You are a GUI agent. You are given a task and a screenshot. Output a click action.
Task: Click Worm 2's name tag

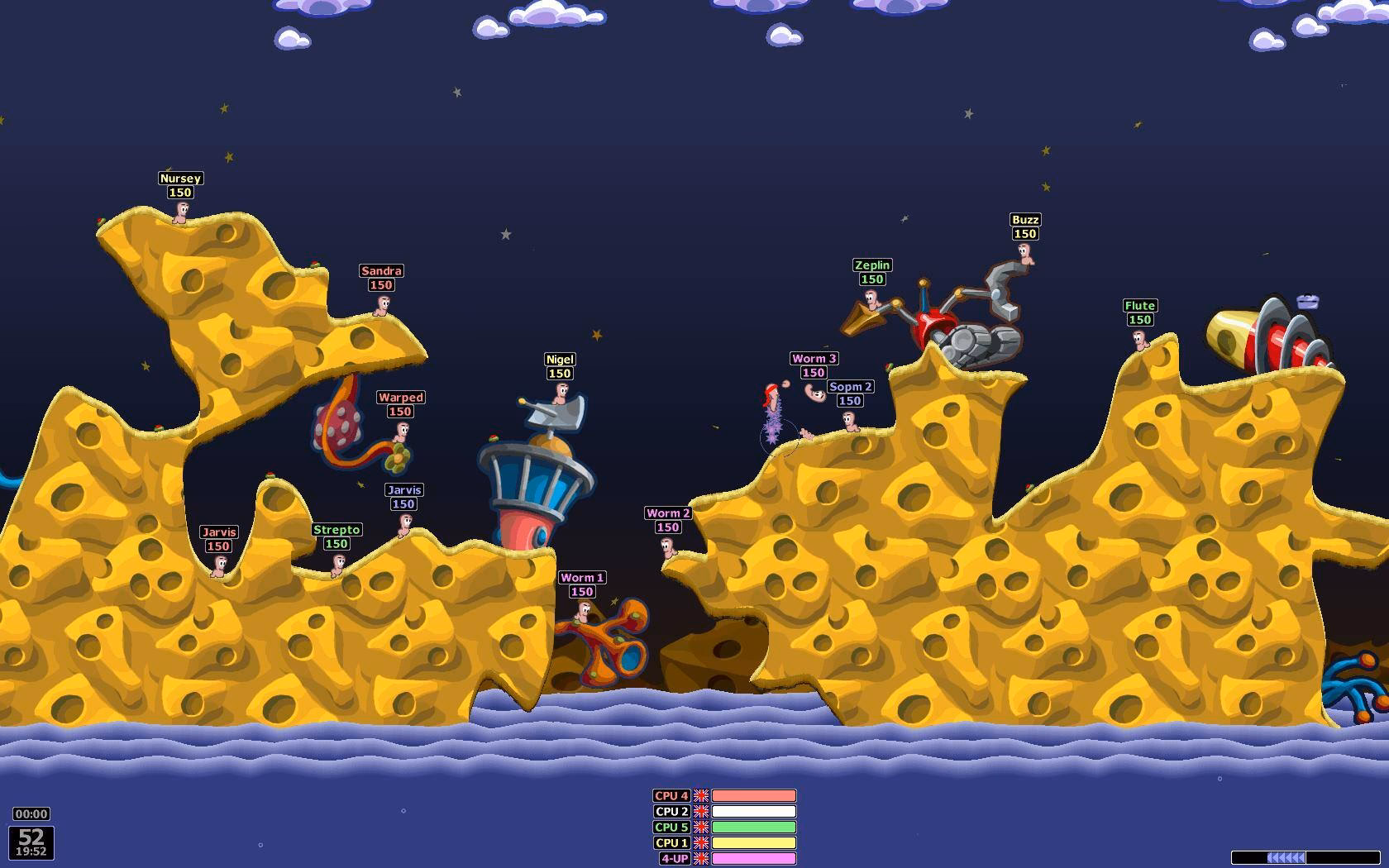(668, 513)
